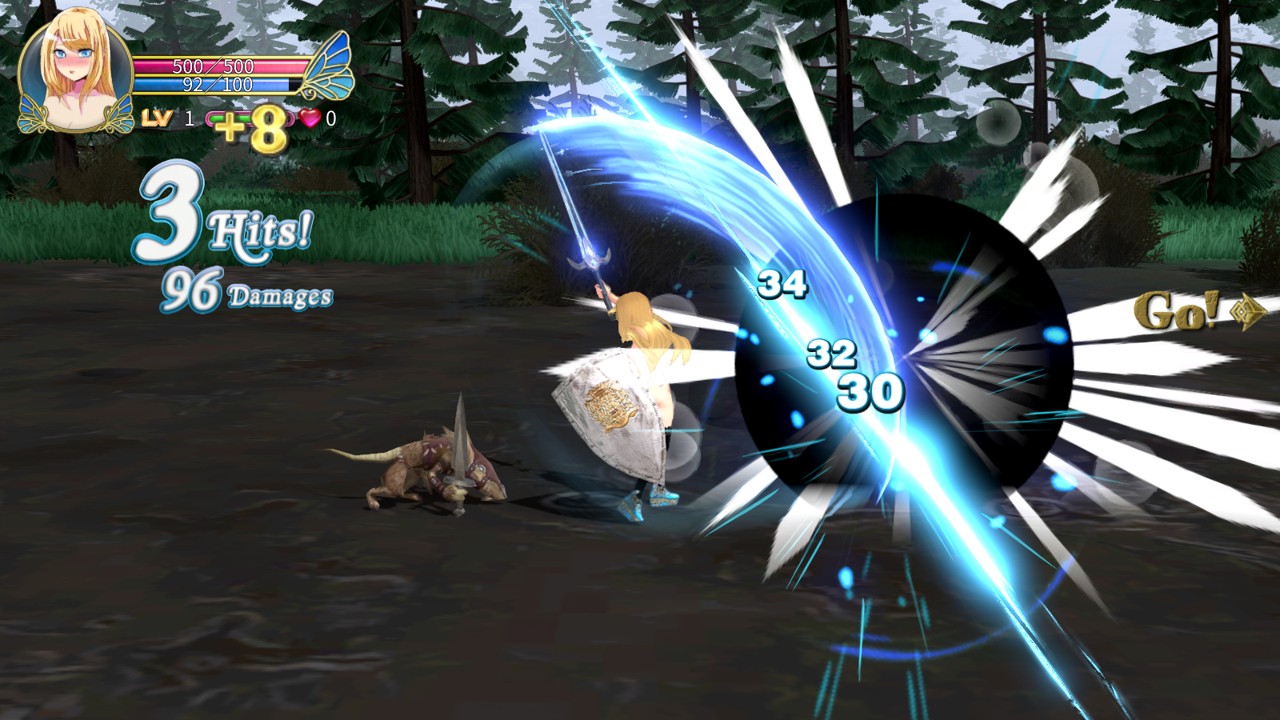Viewport: 1280px width, 720px height.
Task: Click the pink heart counter icon
Action: pyautogui.click(x=310, y=118)
